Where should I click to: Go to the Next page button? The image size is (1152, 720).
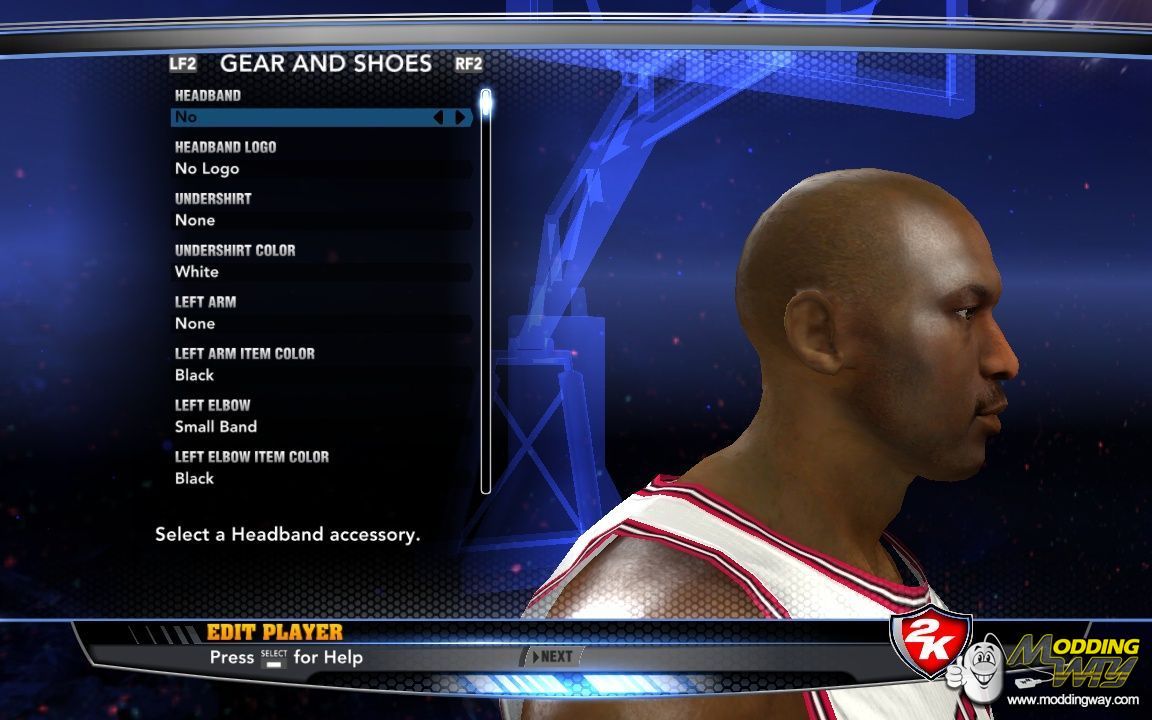tap(553, 657)
